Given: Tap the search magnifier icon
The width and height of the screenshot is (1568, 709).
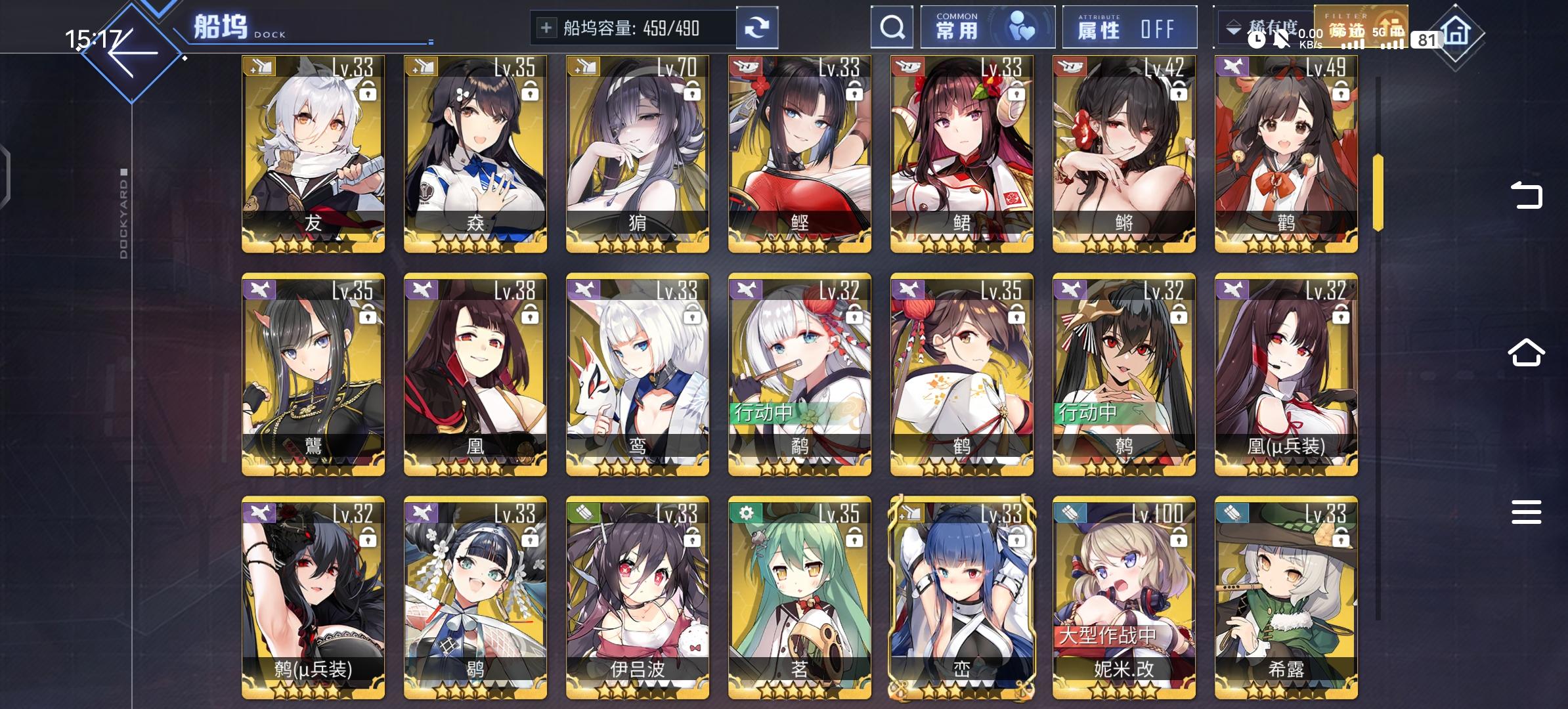Looking at the screenshot, I should (891, 27).
